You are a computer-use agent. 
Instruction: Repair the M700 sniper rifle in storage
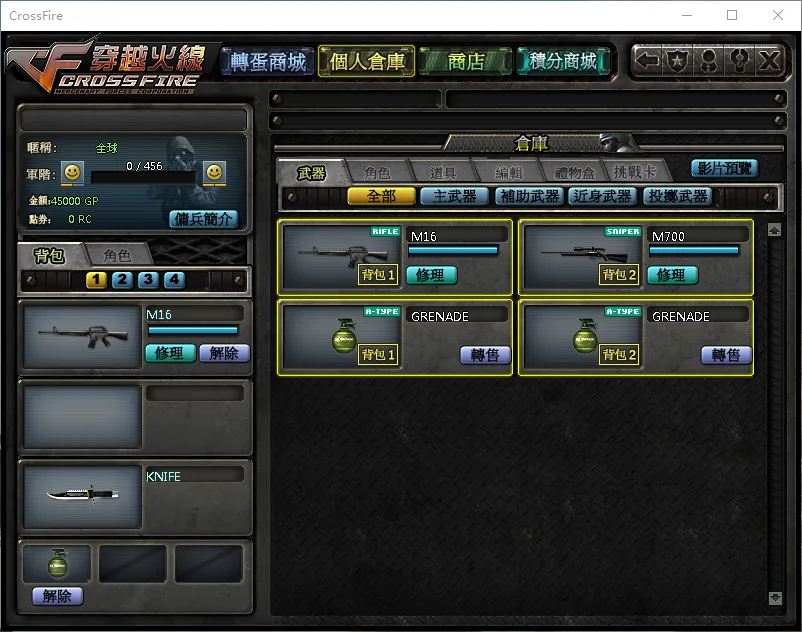[x=671, y=275]
